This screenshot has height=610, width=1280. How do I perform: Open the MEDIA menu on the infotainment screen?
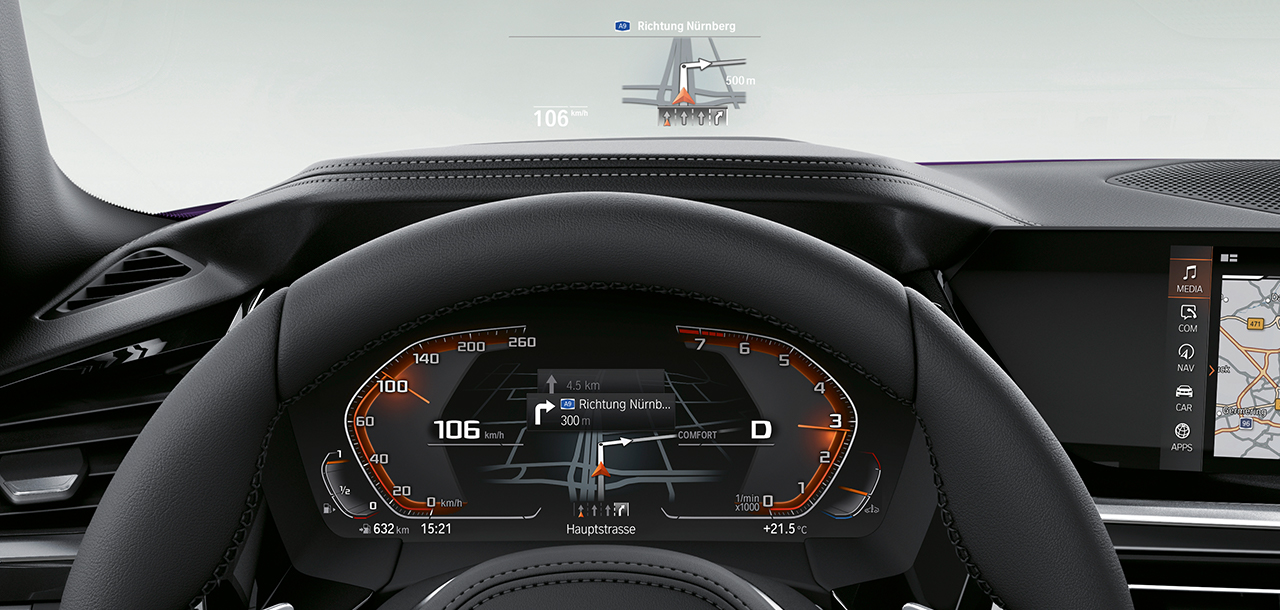(x=1189, y=278)
